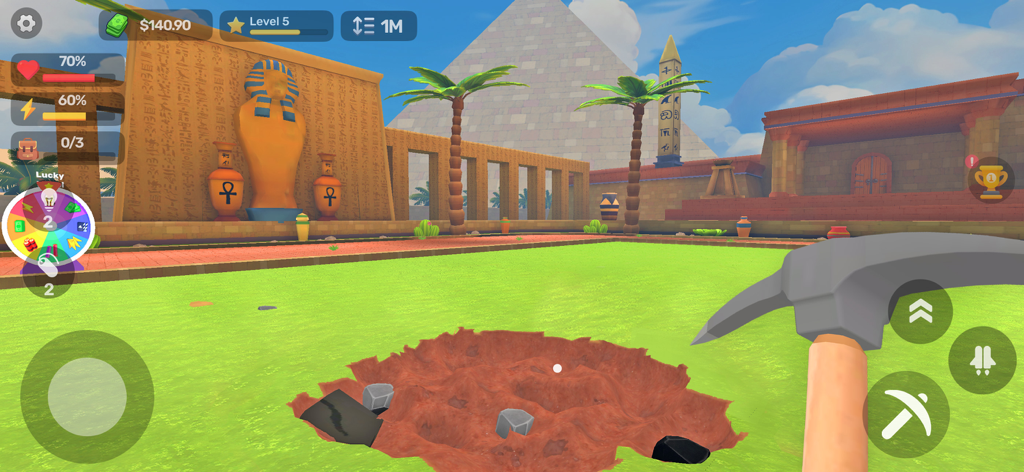
Task: Activate the jetpack boost button
Action: [981, 359]
